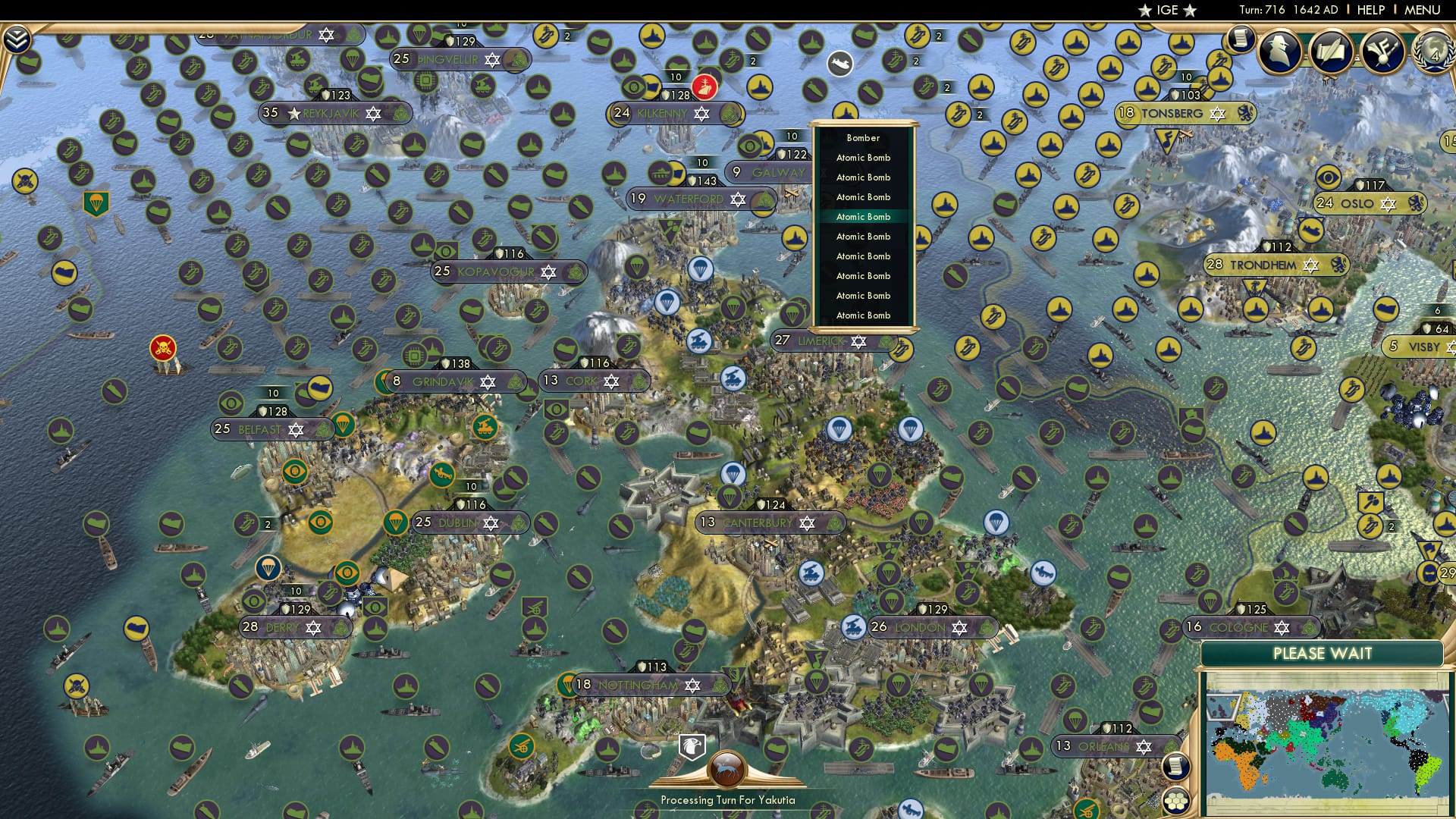Click the PLEASE WAIT banner above the minimap

[x=1323, y=652]
